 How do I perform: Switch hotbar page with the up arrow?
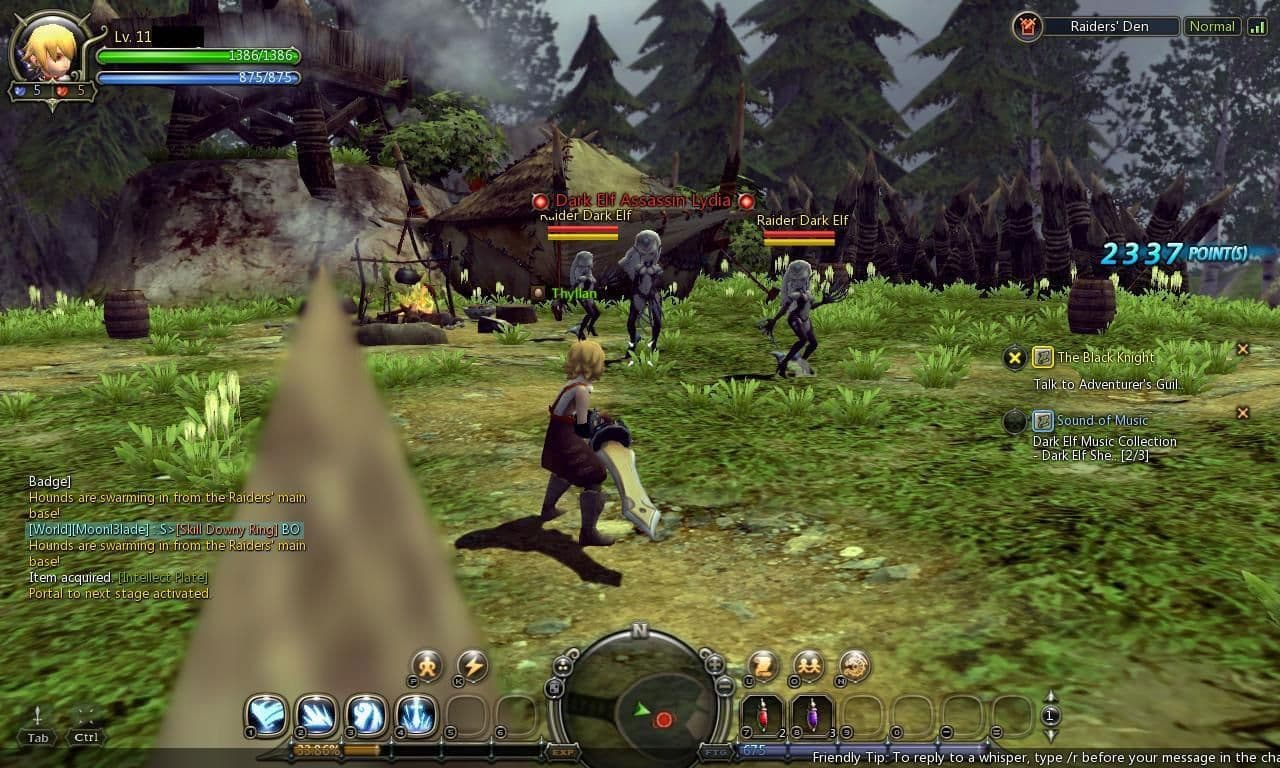pyautogui.click(x=1050, y=697)
